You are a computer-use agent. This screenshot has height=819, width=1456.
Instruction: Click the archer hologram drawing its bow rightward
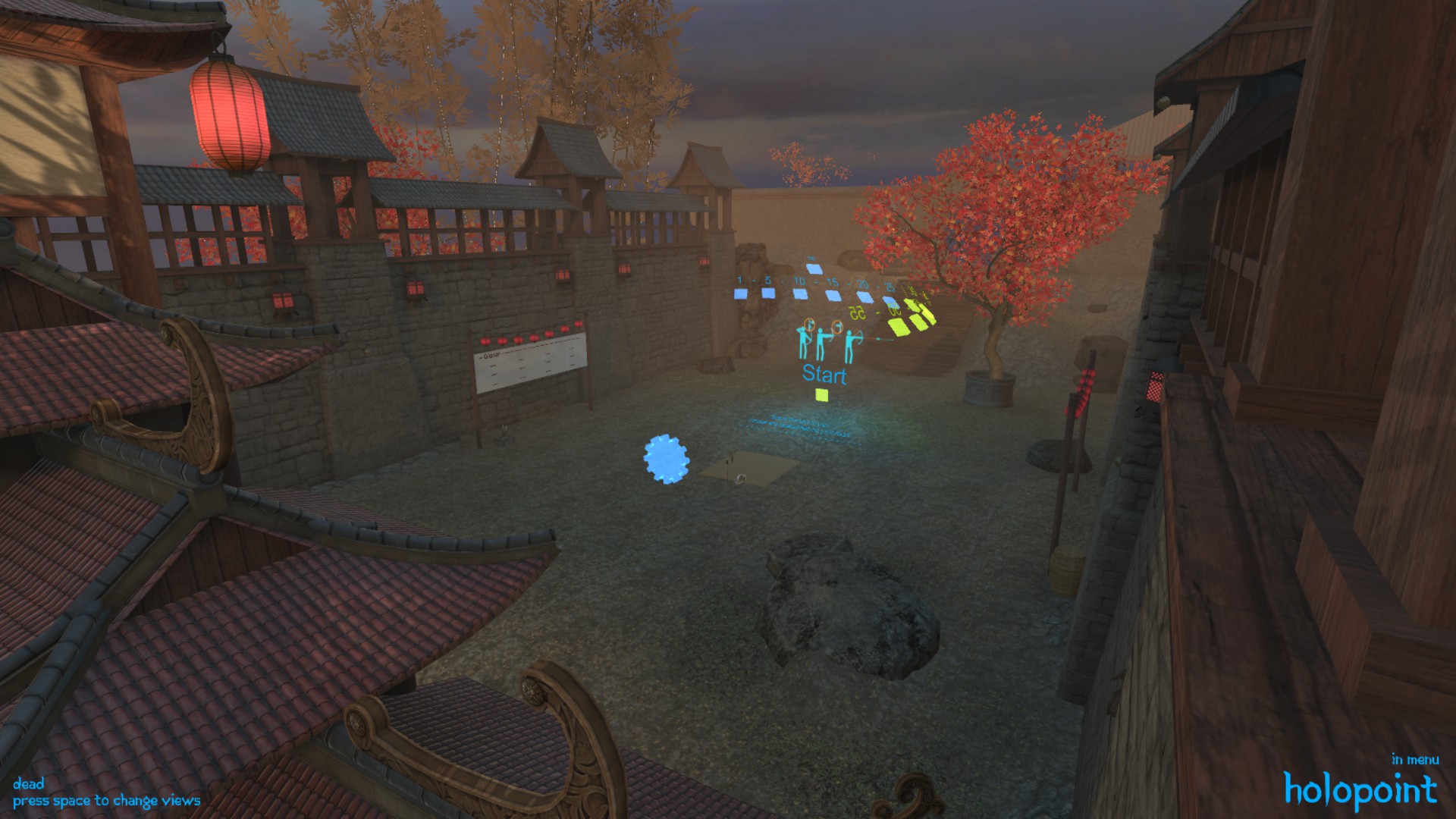(x=851, y=345)
